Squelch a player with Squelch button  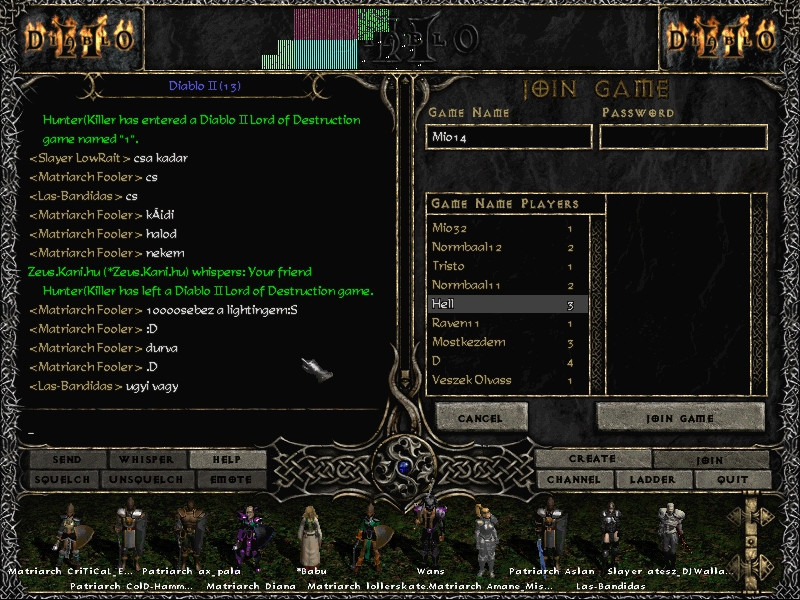coord(67,480)
